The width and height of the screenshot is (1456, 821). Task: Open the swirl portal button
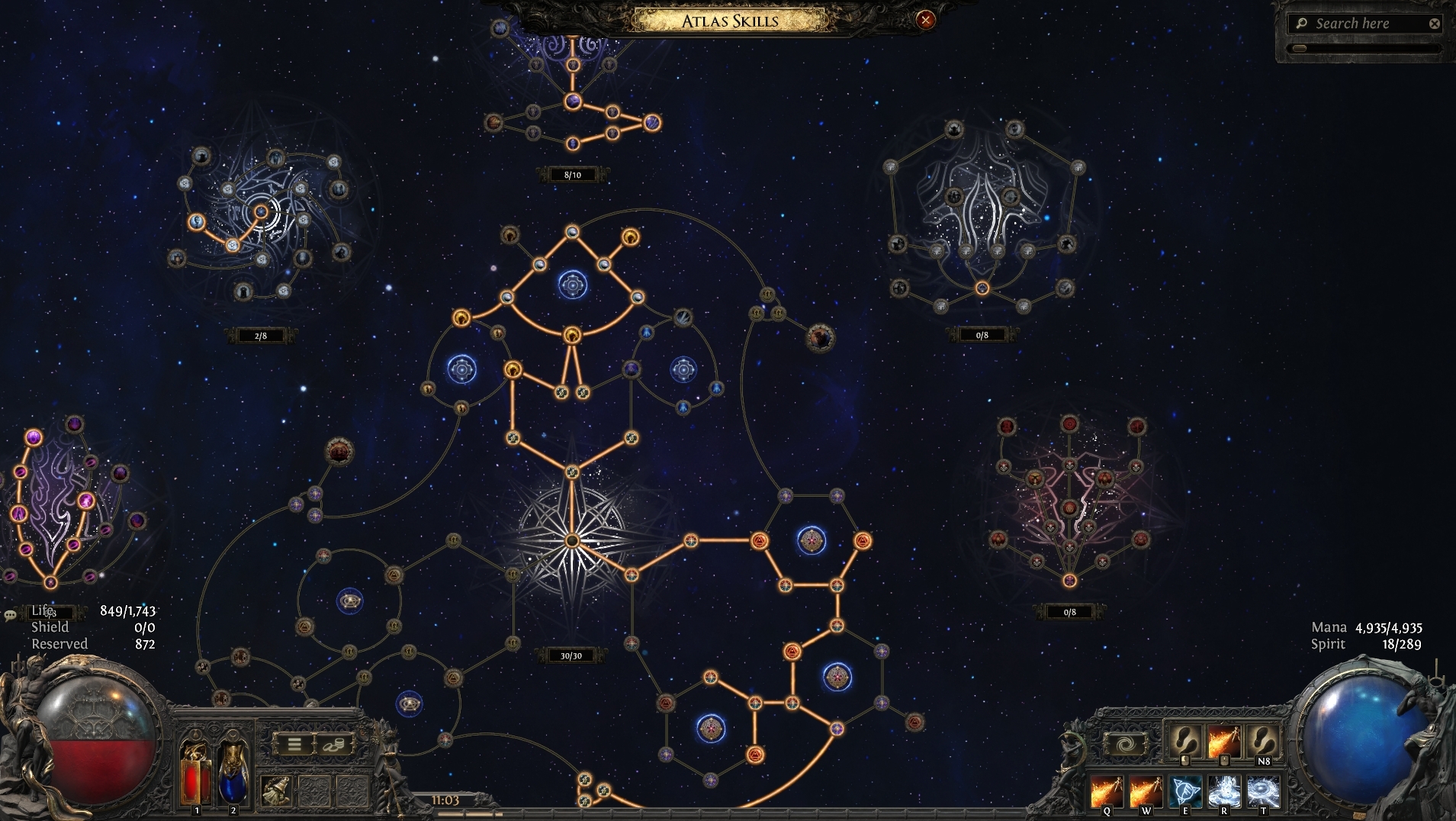pos(1126,742)
